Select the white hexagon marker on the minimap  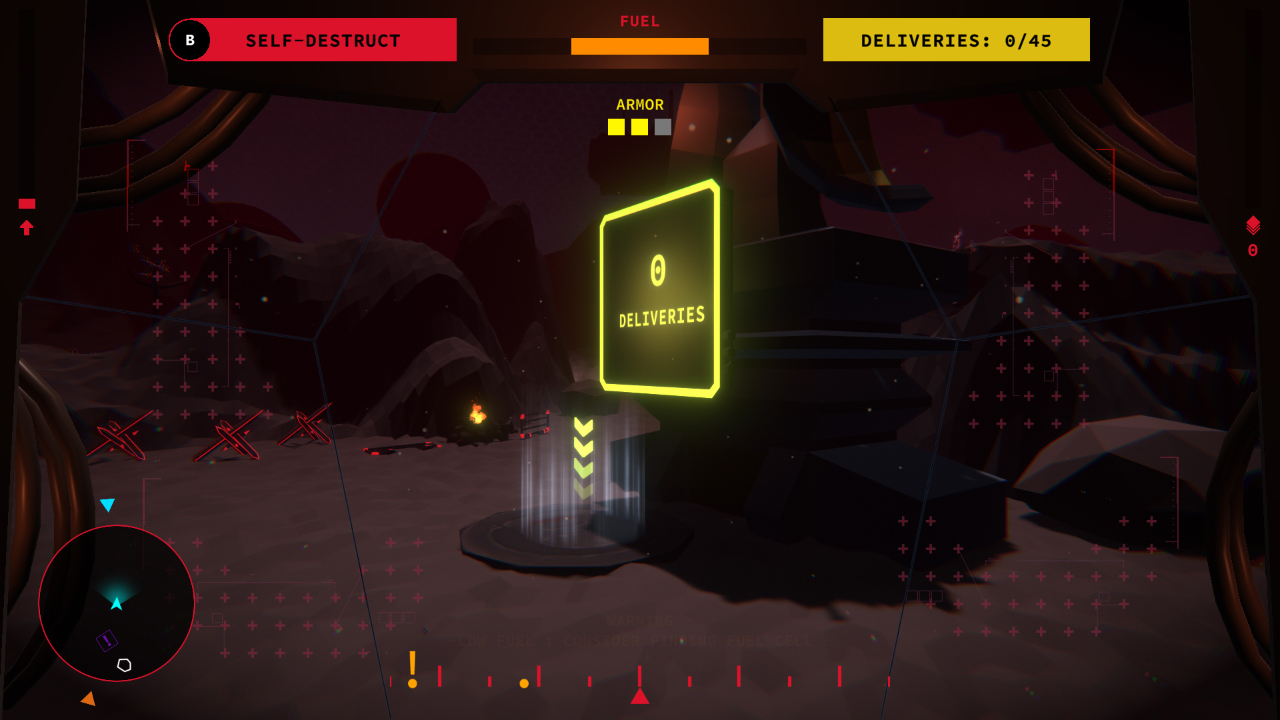click(124, 664)
